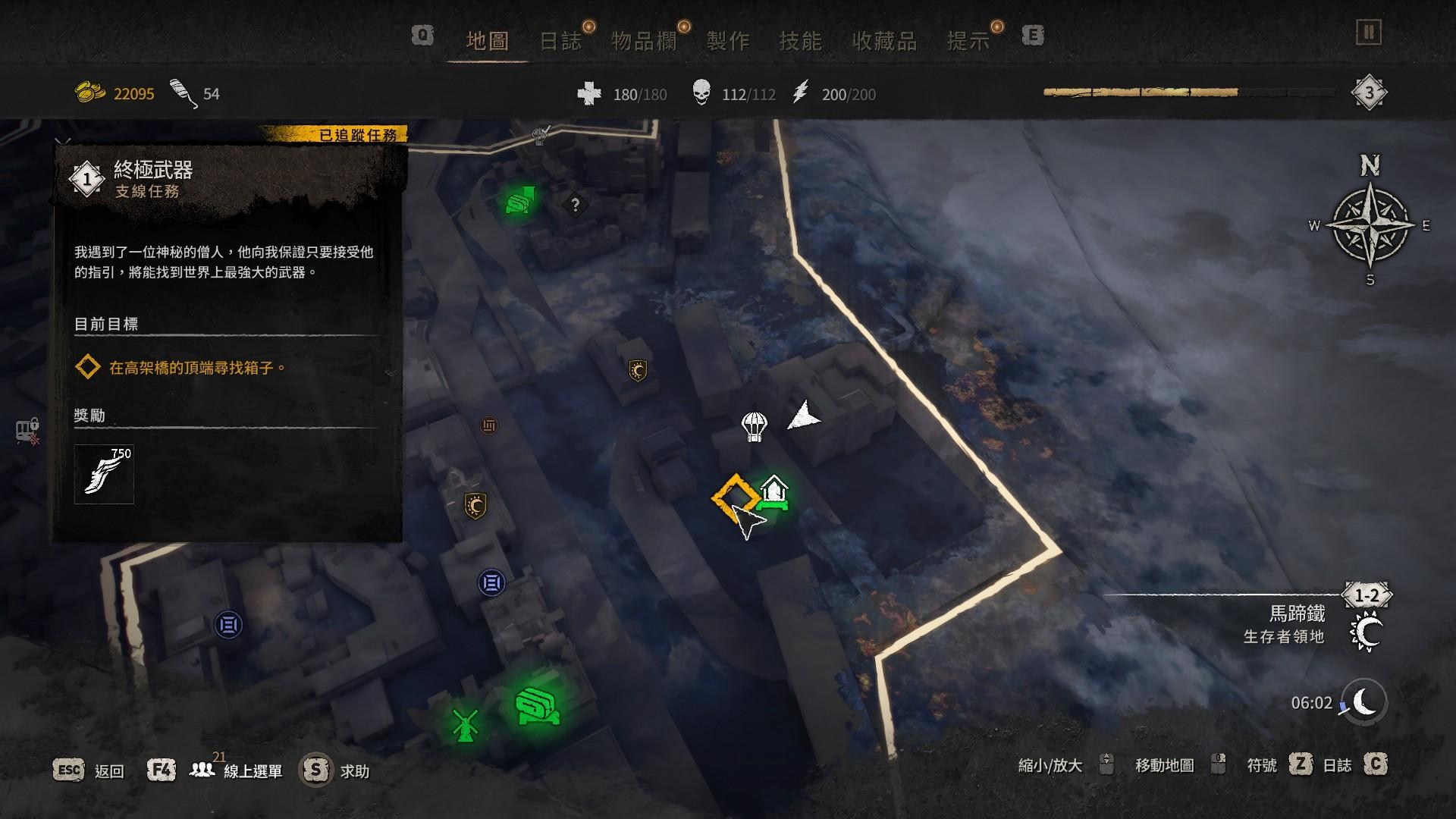Click the crescent moon faction icon on the map

click(638, 371)
